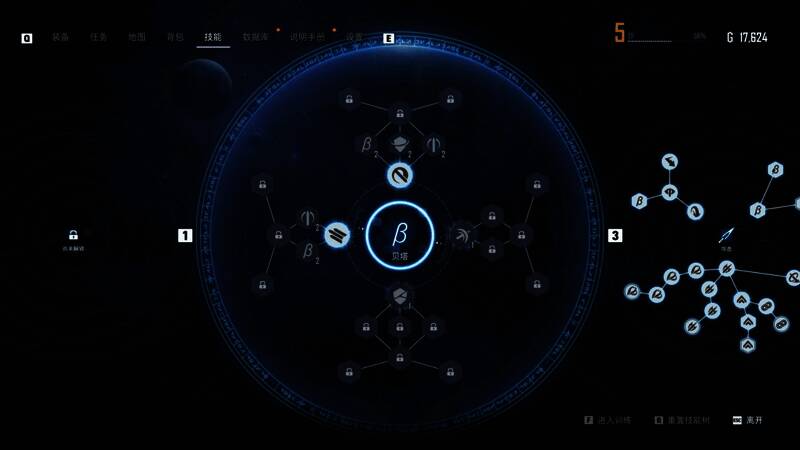Choose 离开 to leave the skill screen

click(x=752, y=421)
